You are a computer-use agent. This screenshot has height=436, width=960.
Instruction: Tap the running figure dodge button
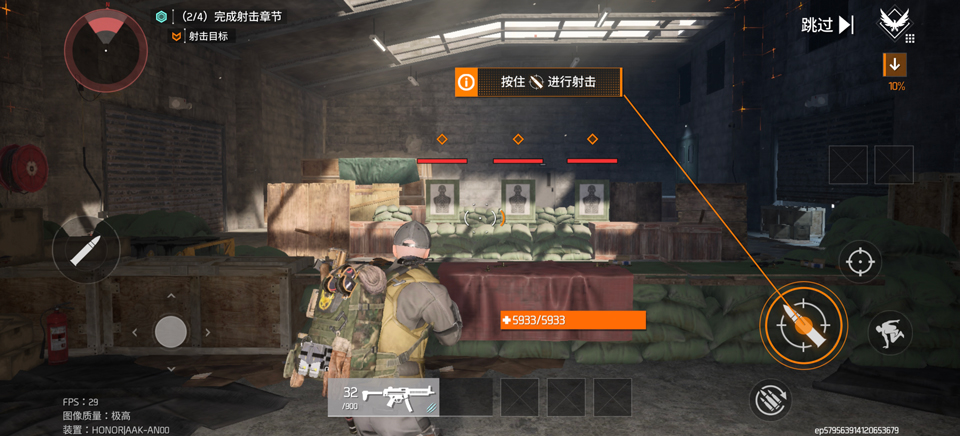click(889, 332)
